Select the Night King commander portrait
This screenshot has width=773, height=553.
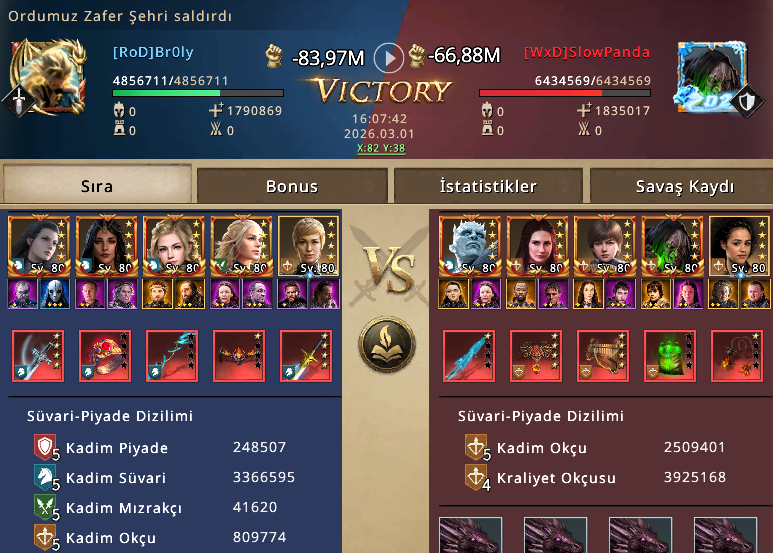pyautogui.click(x=467, y=246)
